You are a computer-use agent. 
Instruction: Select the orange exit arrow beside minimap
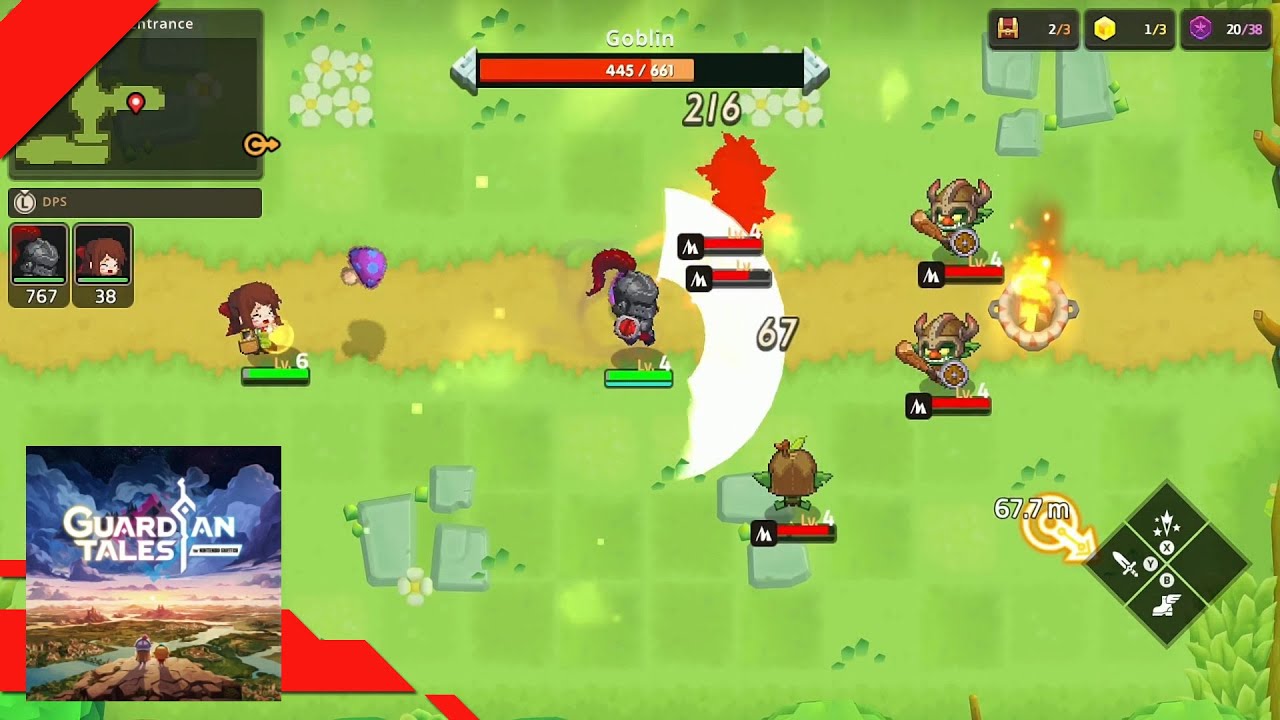point(260,145)
